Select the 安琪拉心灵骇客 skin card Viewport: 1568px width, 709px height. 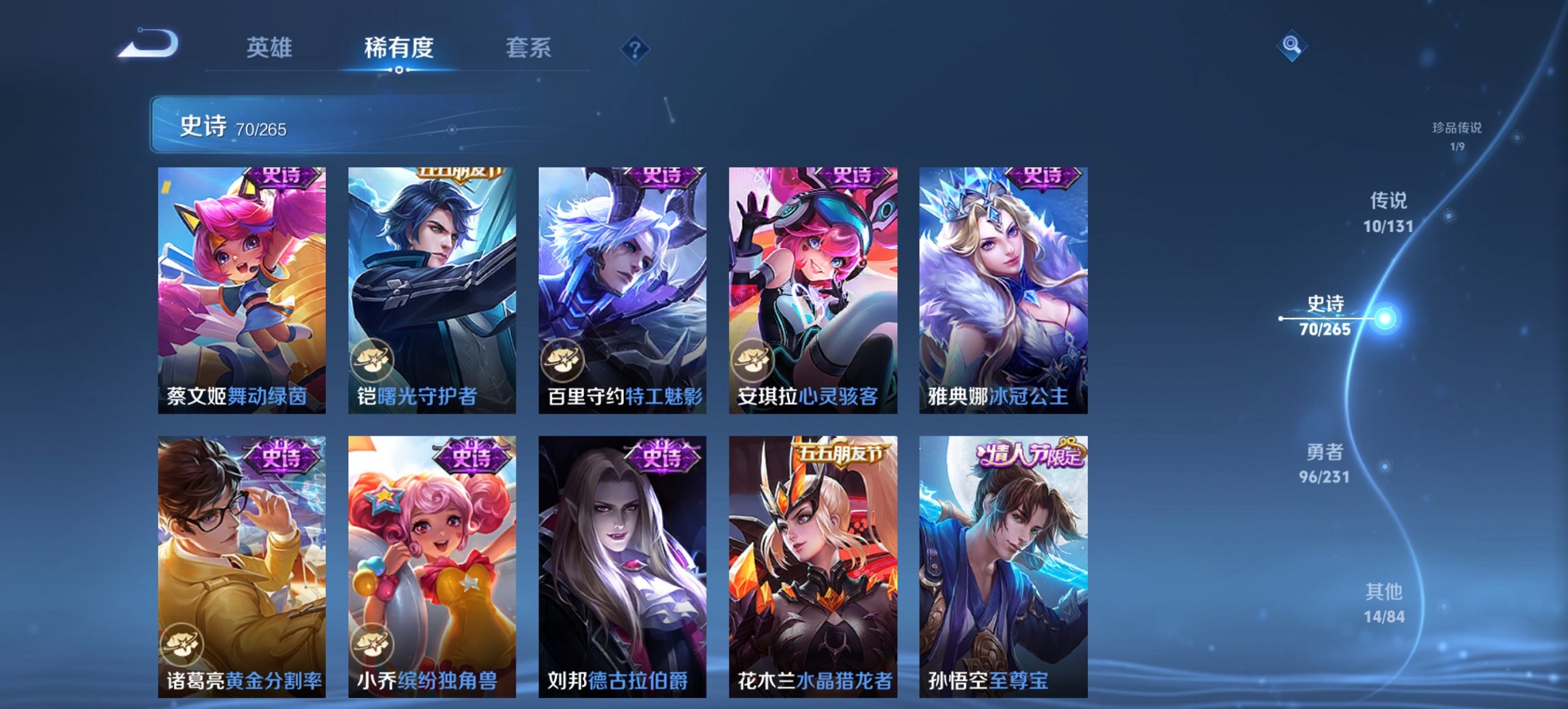[809, 287]
